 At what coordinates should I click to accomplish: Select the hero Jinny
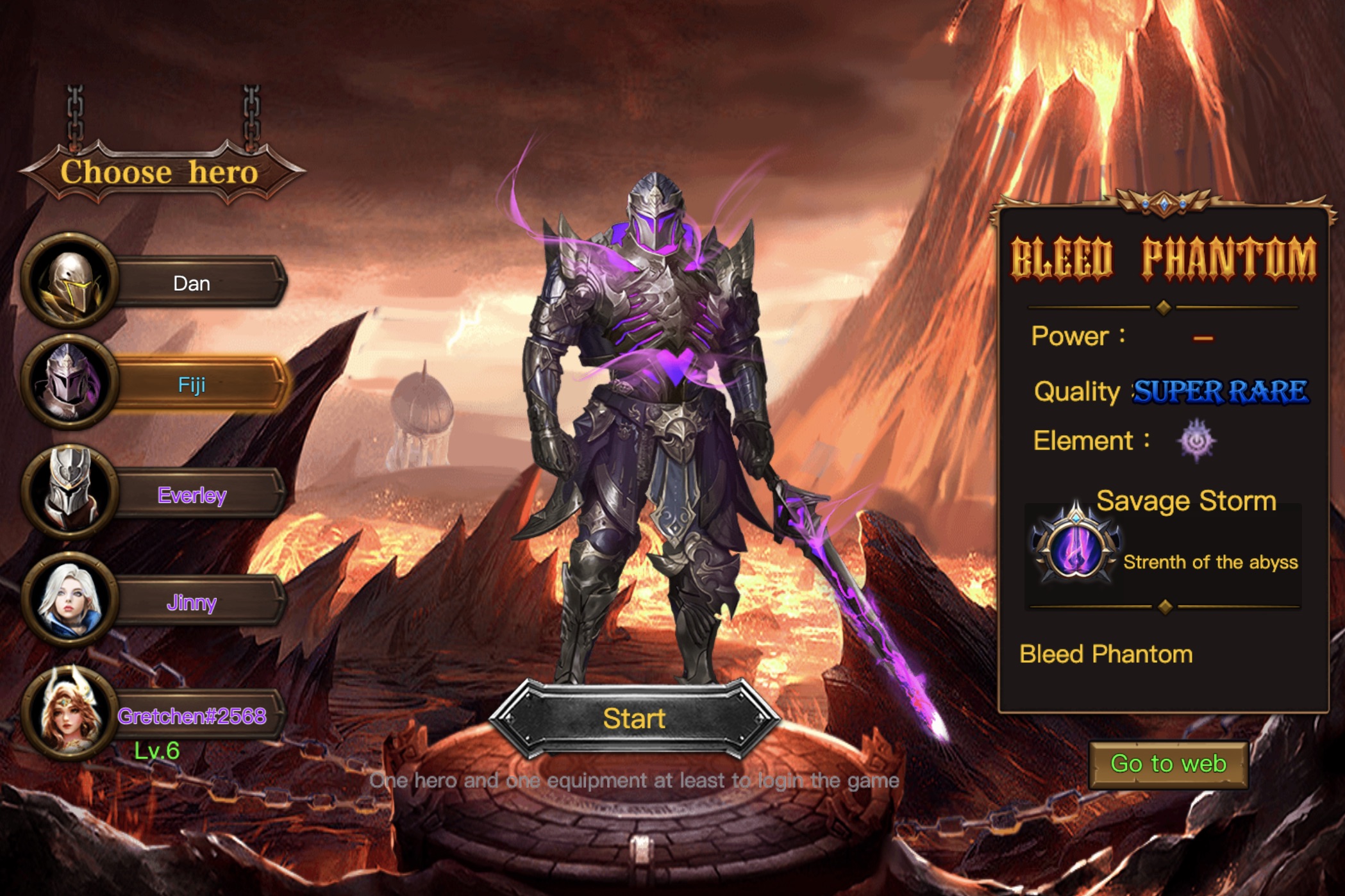(192, 602)
